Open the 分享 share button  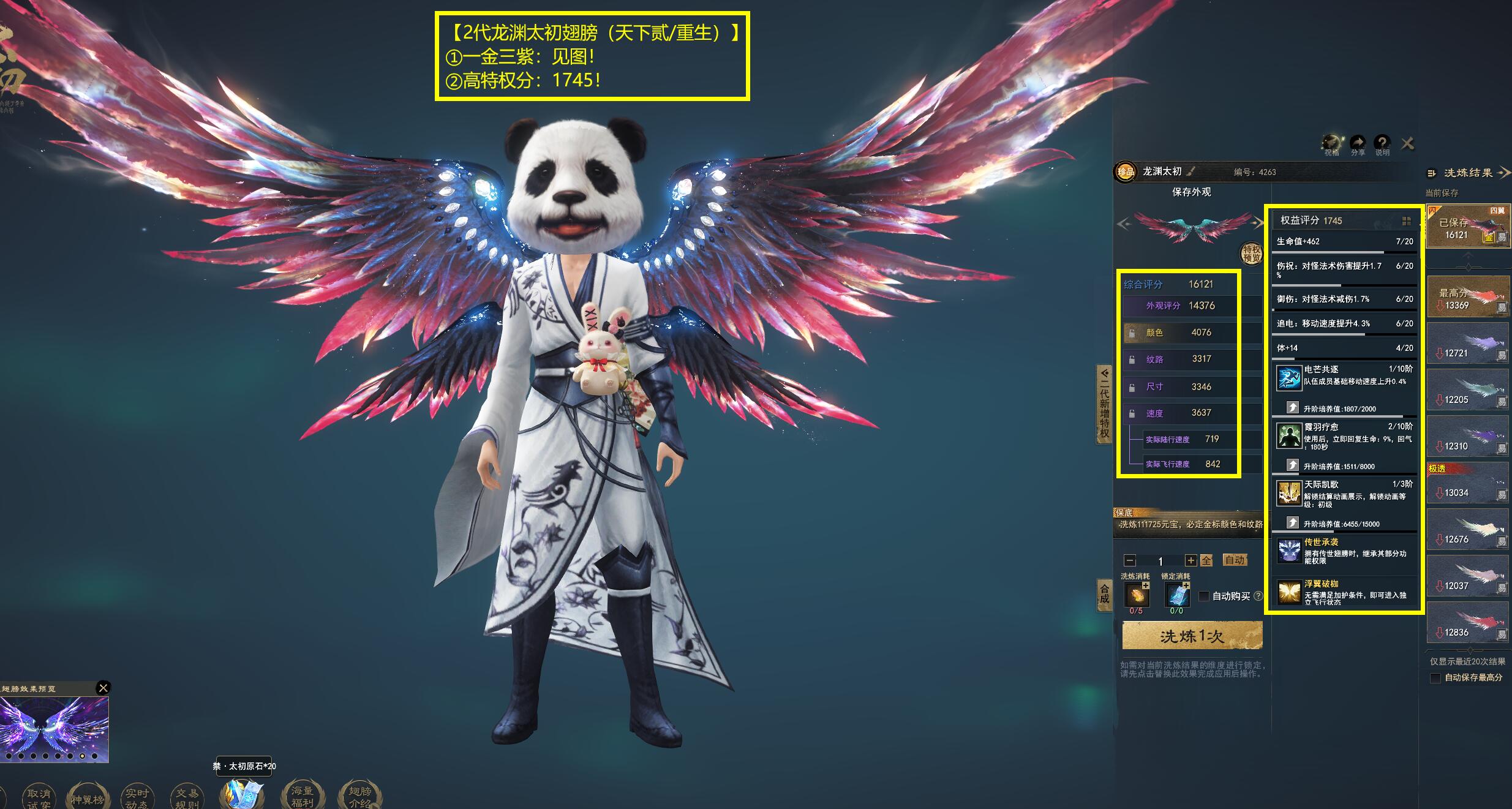[x=1358, y=145]
